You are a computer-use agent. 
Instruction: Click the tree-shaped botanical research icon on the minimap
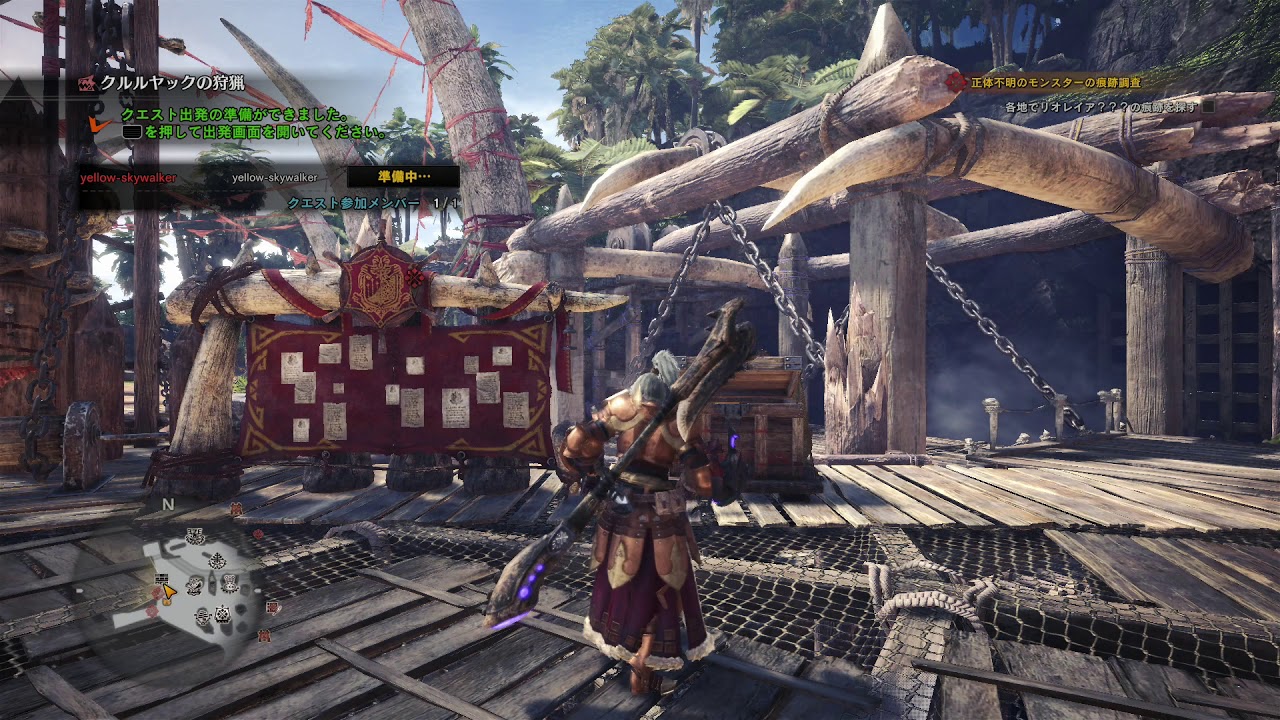[x=217, y=559]
